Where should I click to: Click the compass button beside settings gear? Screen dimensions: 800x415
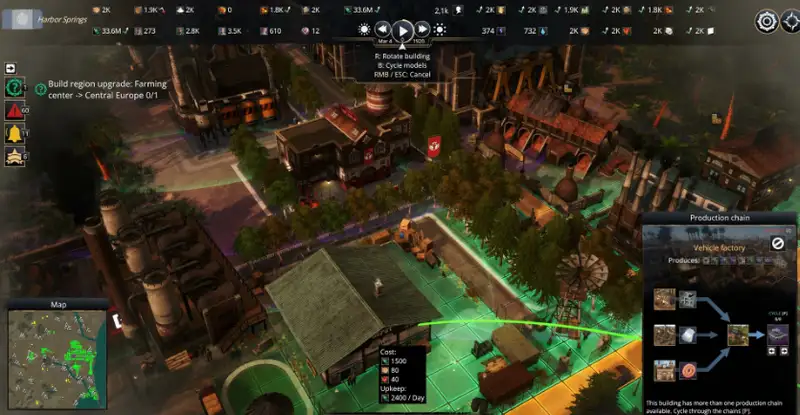[x=790, y=21]
